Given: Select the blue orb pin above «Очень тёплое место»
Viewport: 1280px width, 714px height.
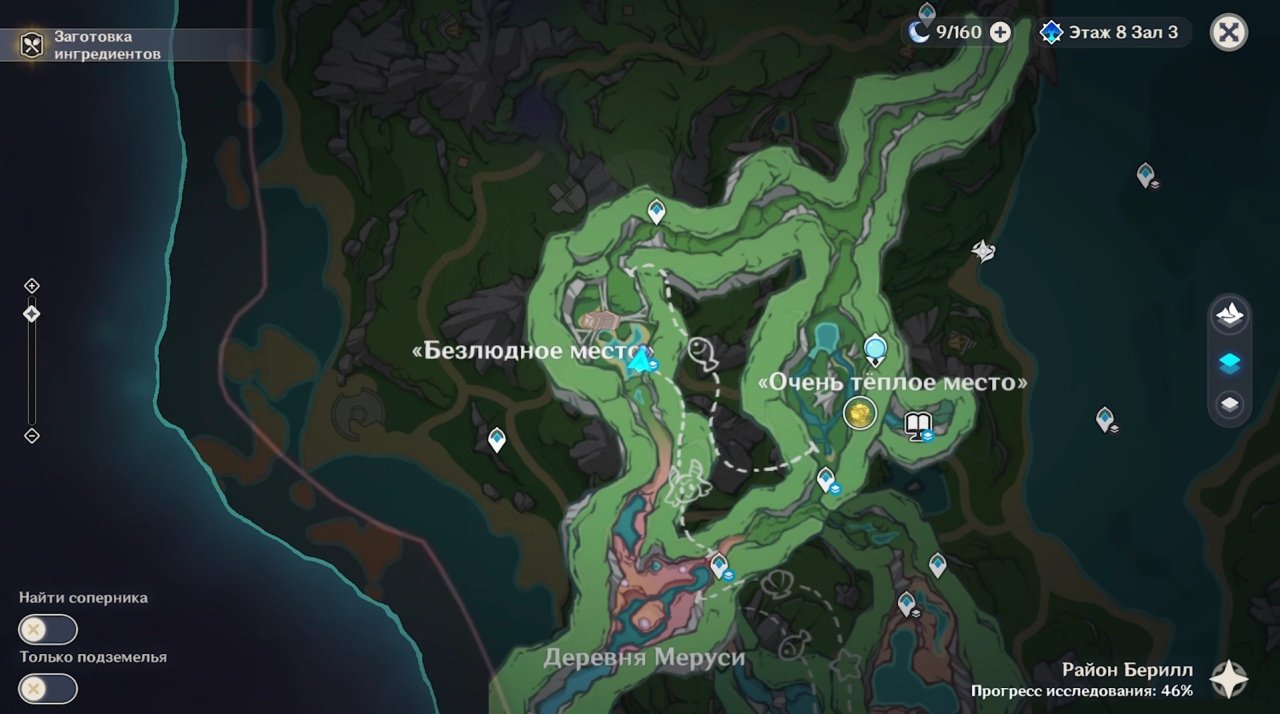Looking at the screenshot, I should point(876,349).
